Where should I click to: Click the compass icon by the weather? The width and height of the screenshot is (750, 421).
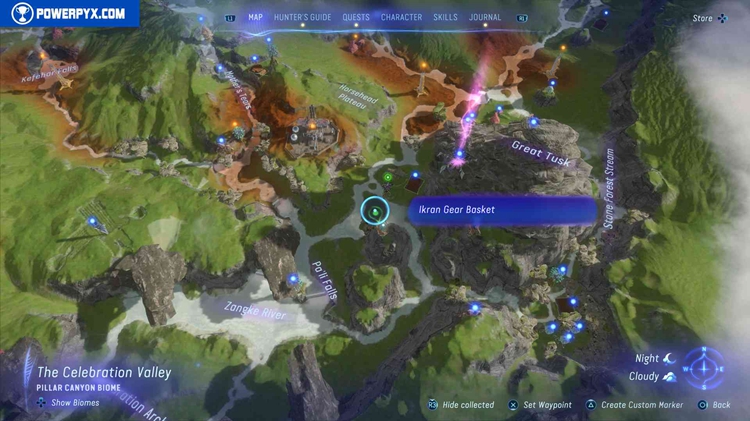710,366
